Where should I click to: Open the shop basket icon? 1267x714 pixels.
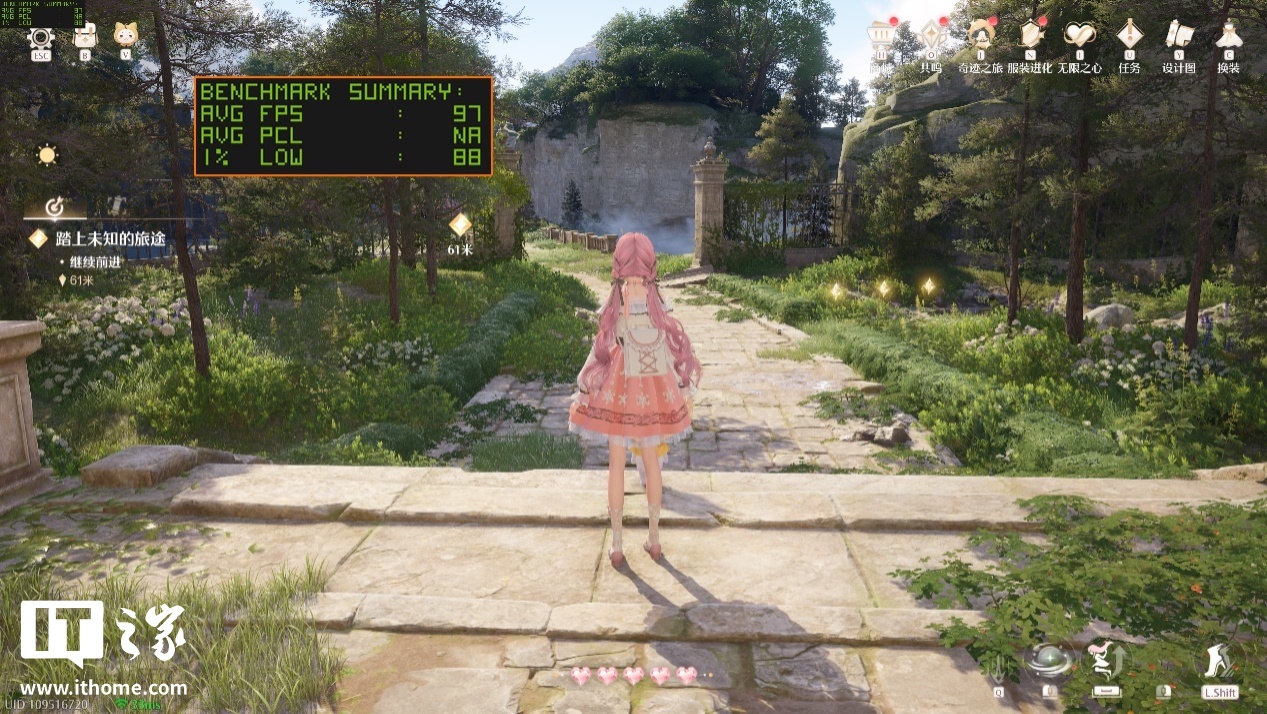point(881,36)
